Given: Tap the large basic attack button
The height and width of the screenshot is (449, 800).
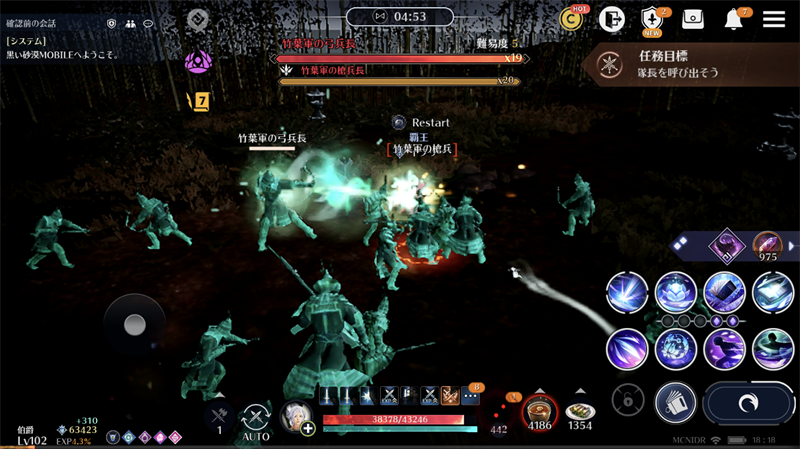Looking at the screenshot, I should point(748,403).
